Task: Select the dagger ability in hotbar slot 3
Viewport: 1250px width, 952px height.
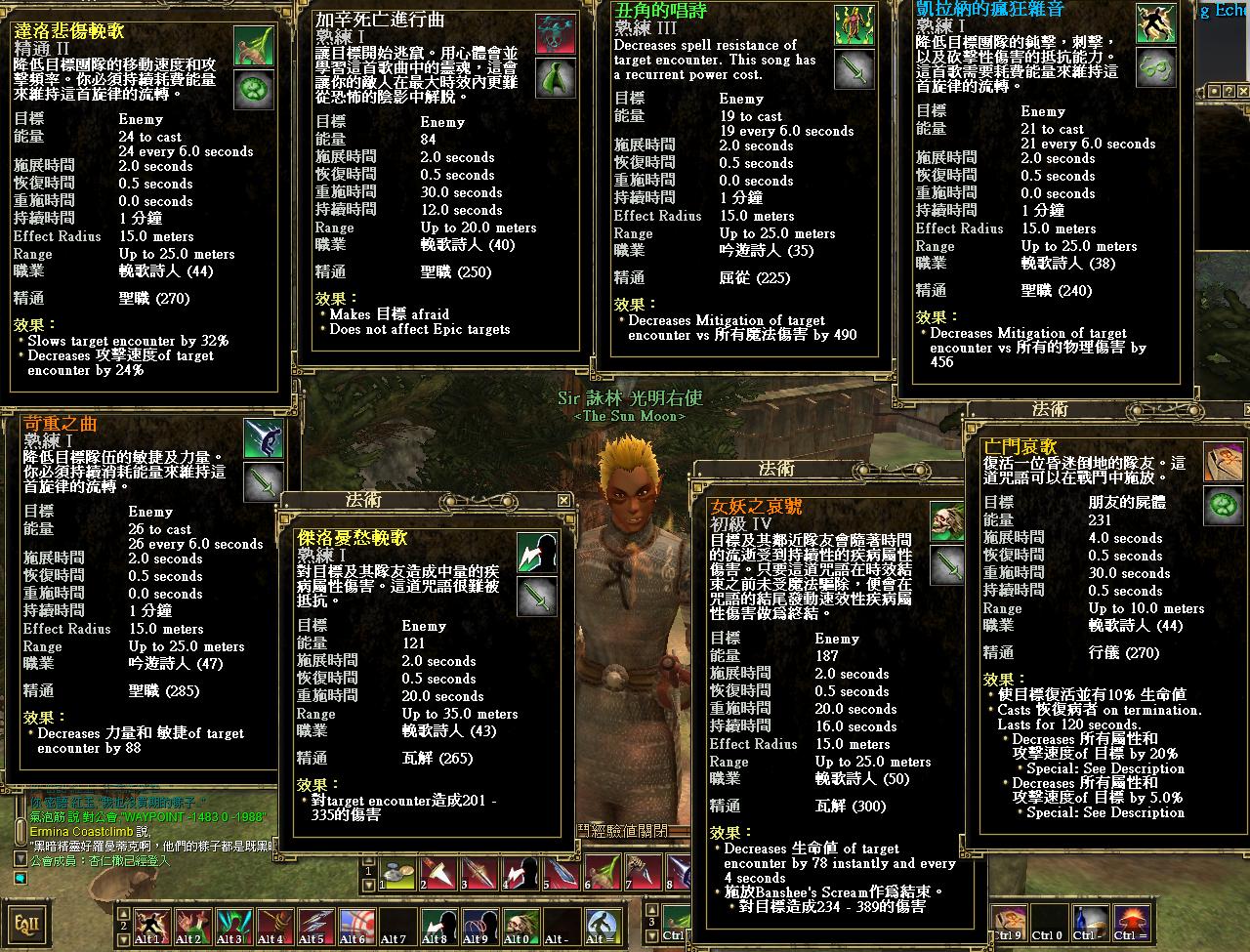Action: pos(477,876)
